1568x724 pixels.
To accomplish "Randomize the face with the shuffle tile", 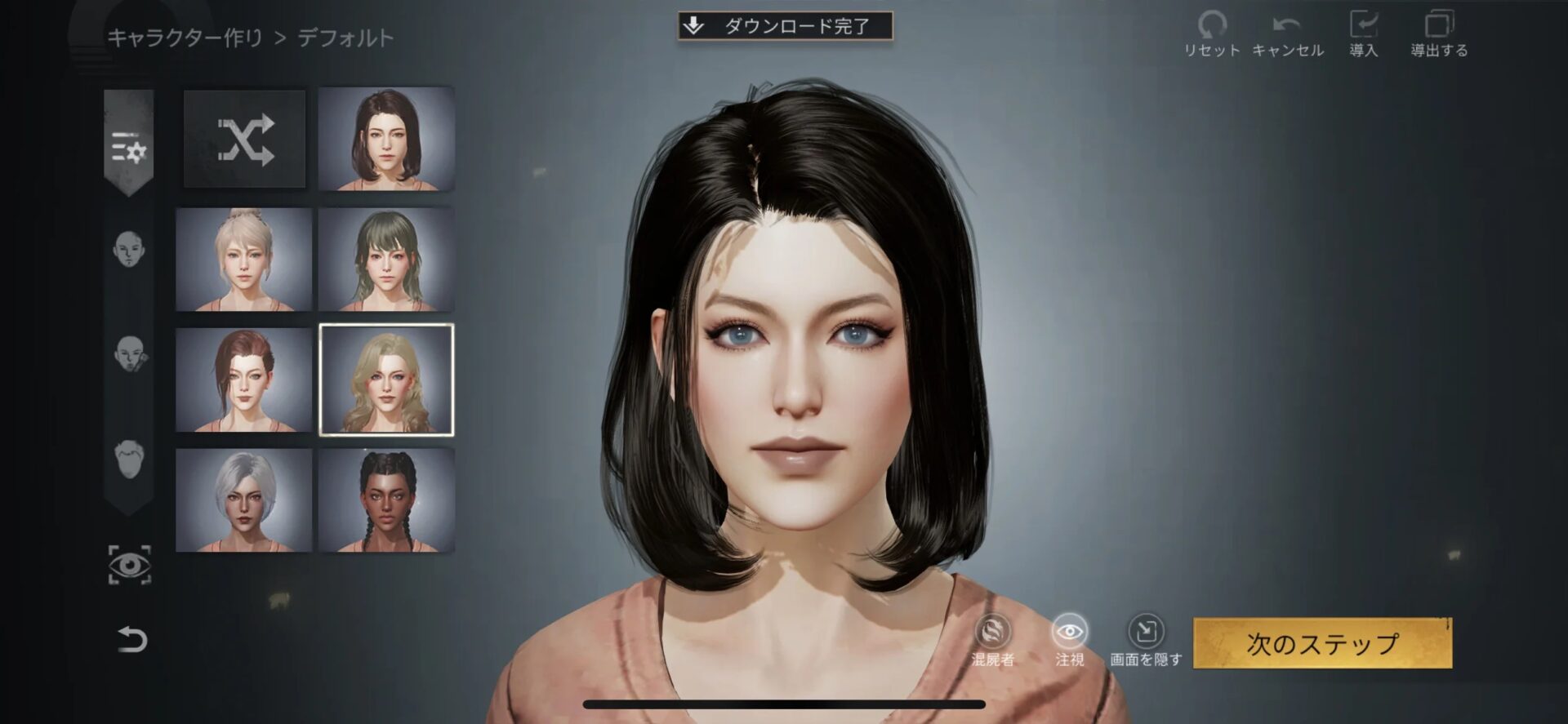I will coord(245,140).
